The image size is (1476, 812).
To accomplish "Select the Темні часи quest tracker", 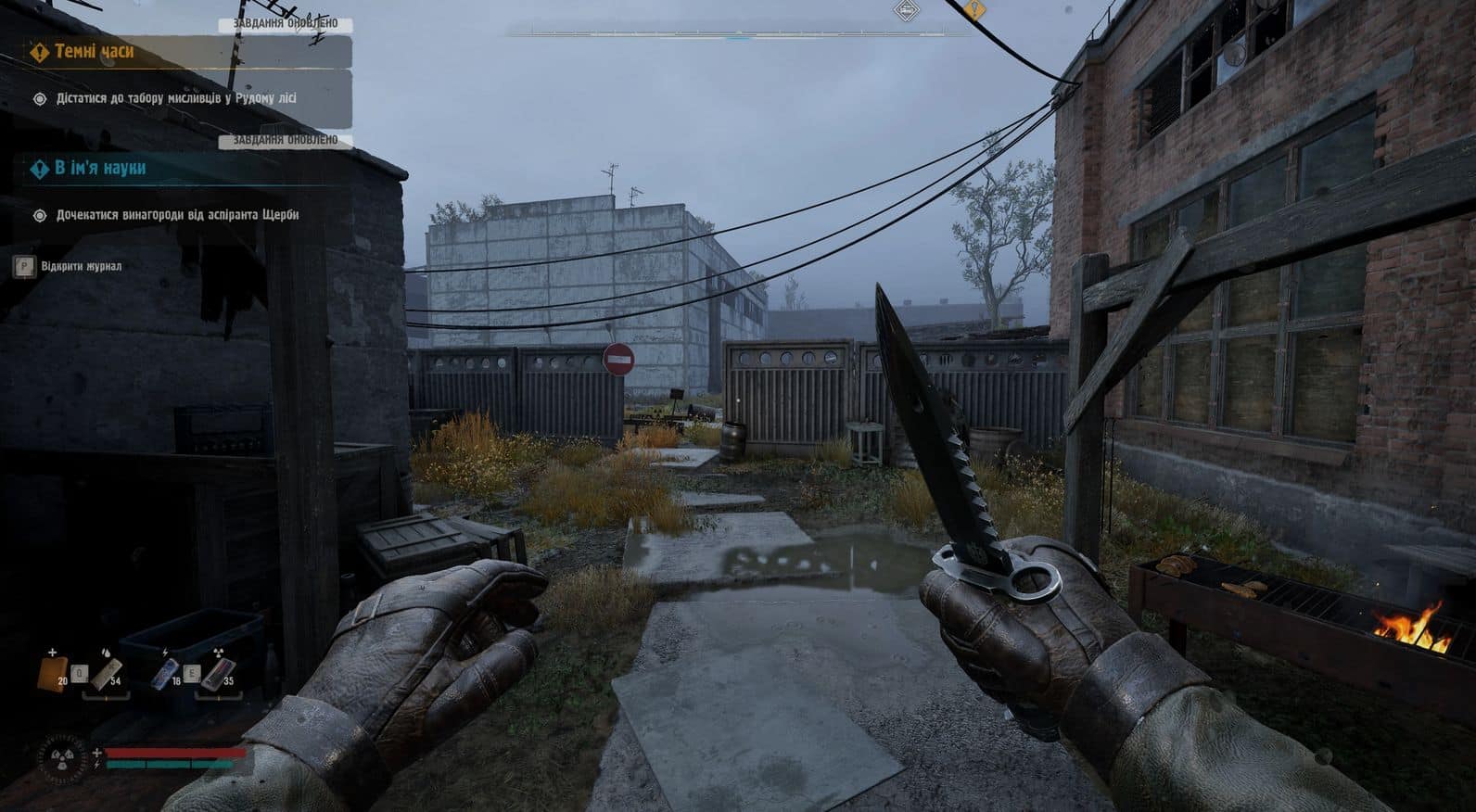I will (94, 52).
